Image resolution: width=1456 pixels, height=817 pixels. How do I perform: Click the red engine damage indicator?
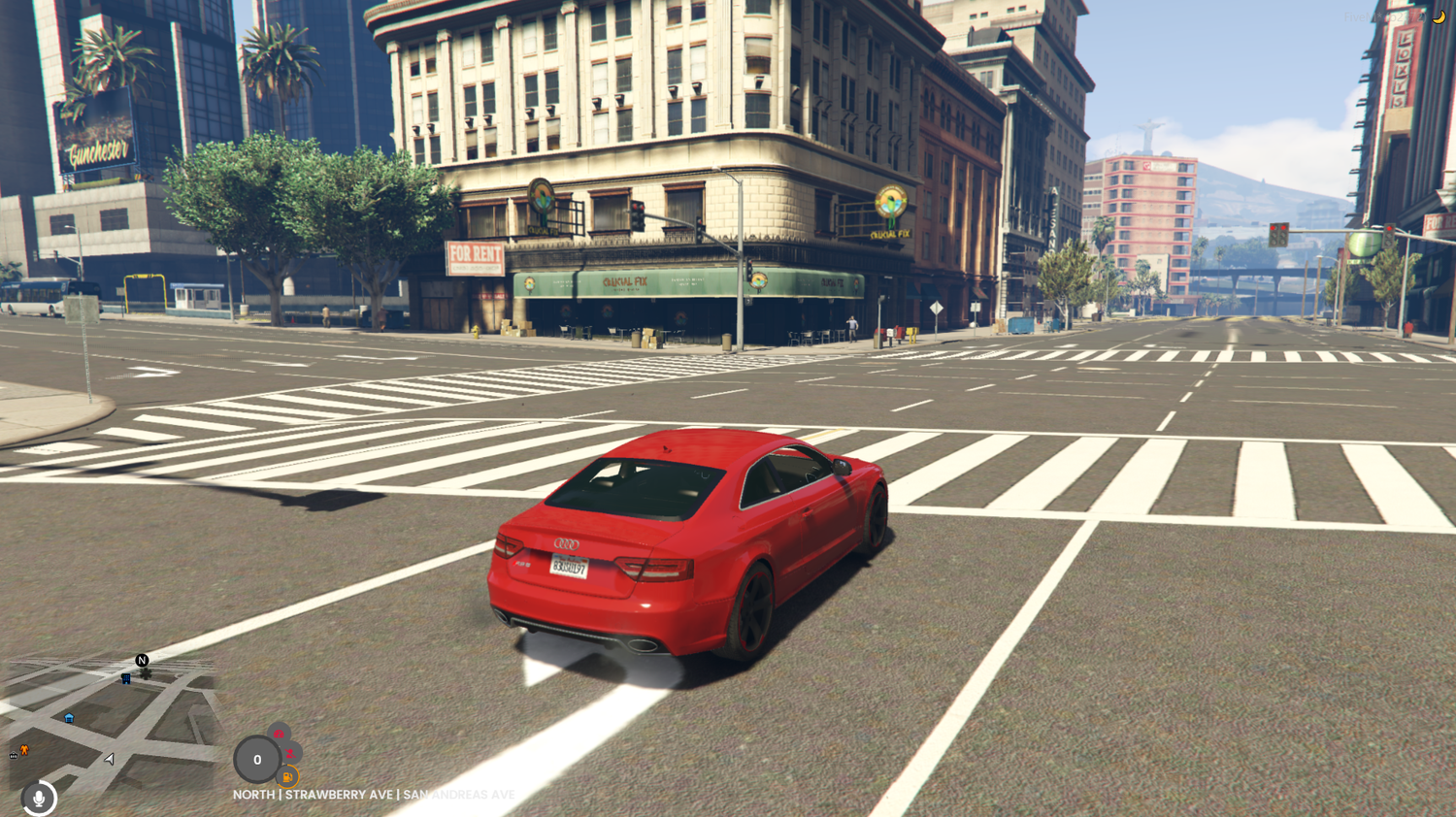[280, 734]
